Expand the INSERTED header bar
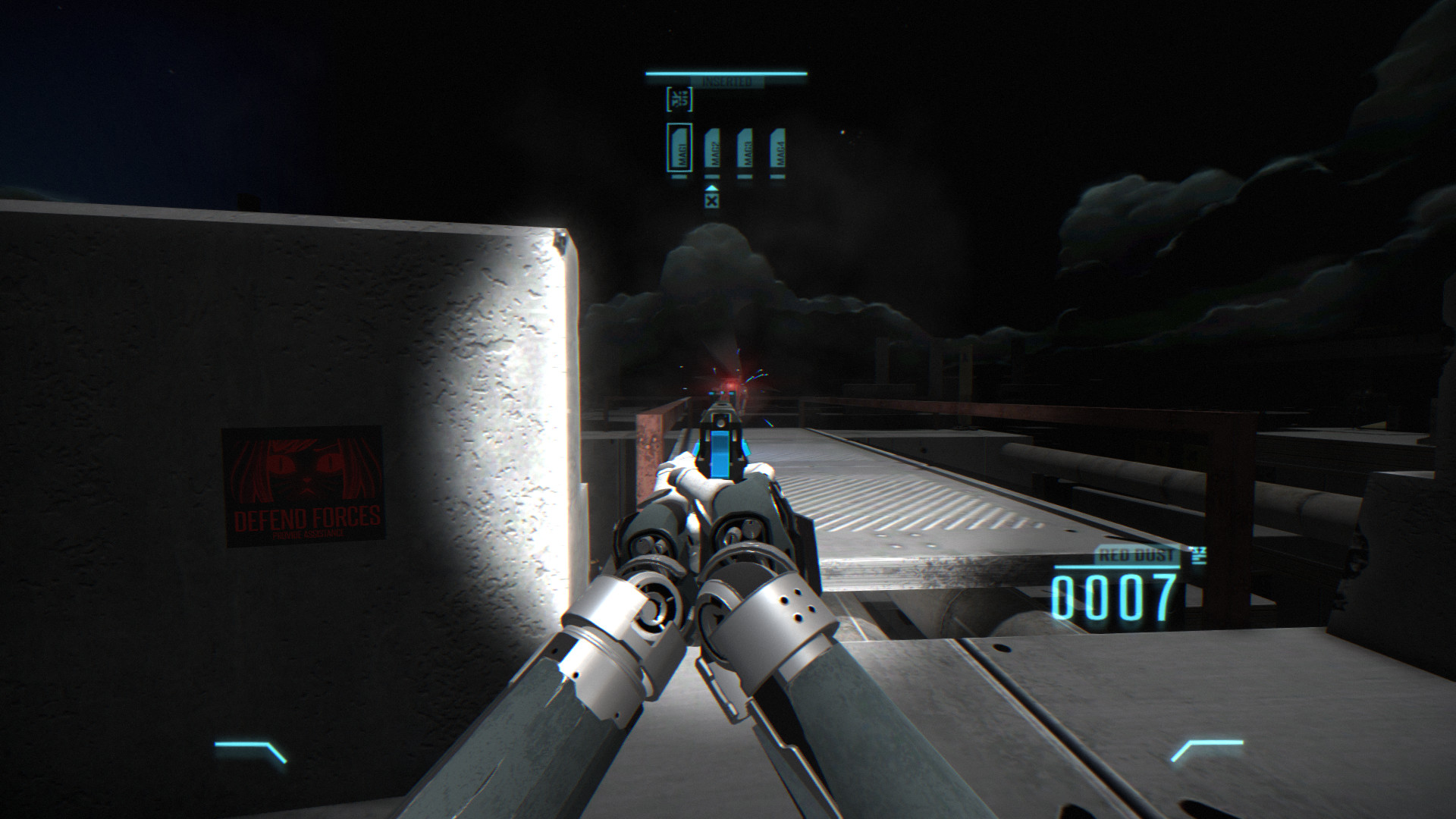1456x819 pixels. (x=726, y=81)
